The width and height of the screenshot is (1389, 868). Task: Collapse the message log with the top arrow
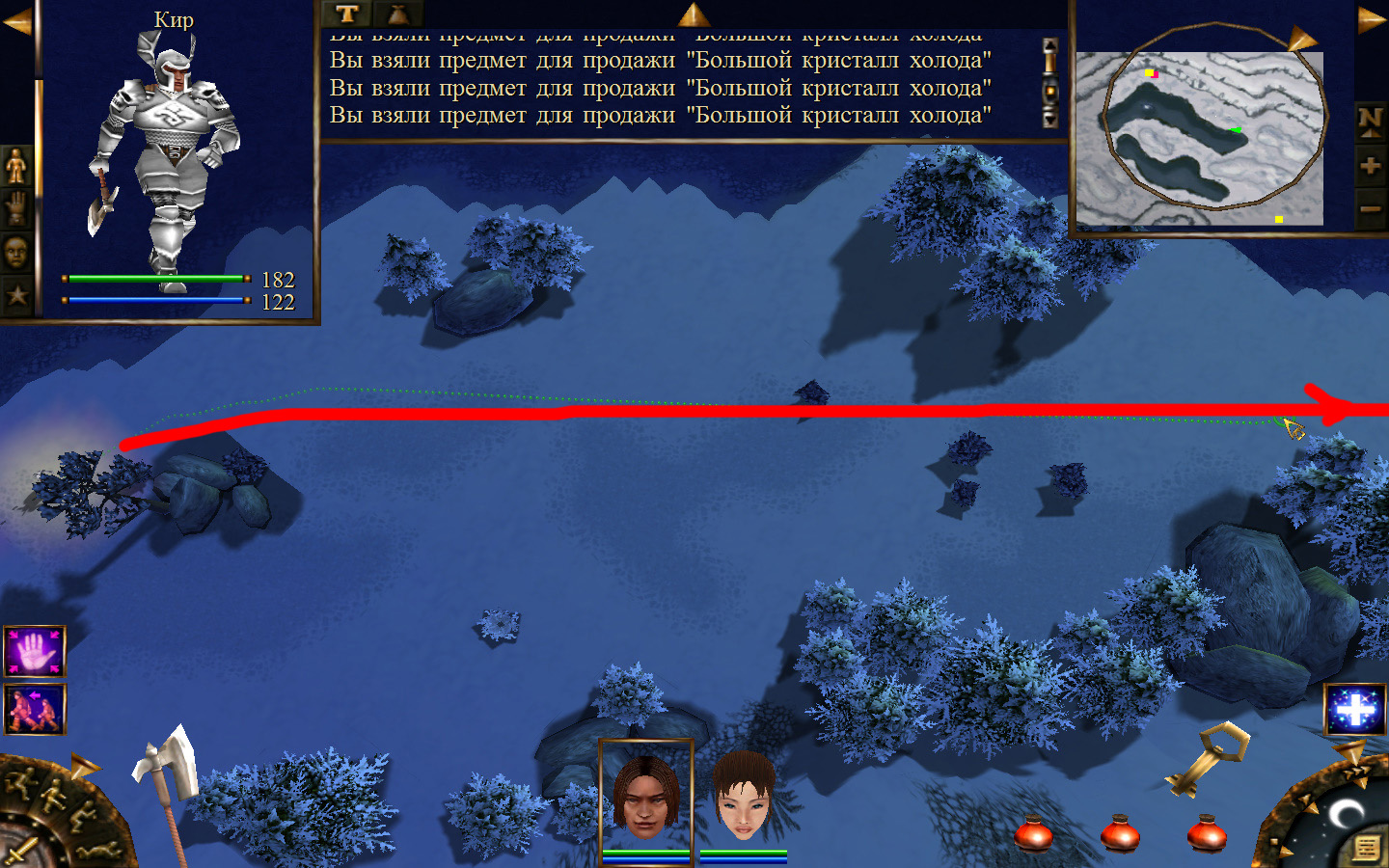click(694, 14)
